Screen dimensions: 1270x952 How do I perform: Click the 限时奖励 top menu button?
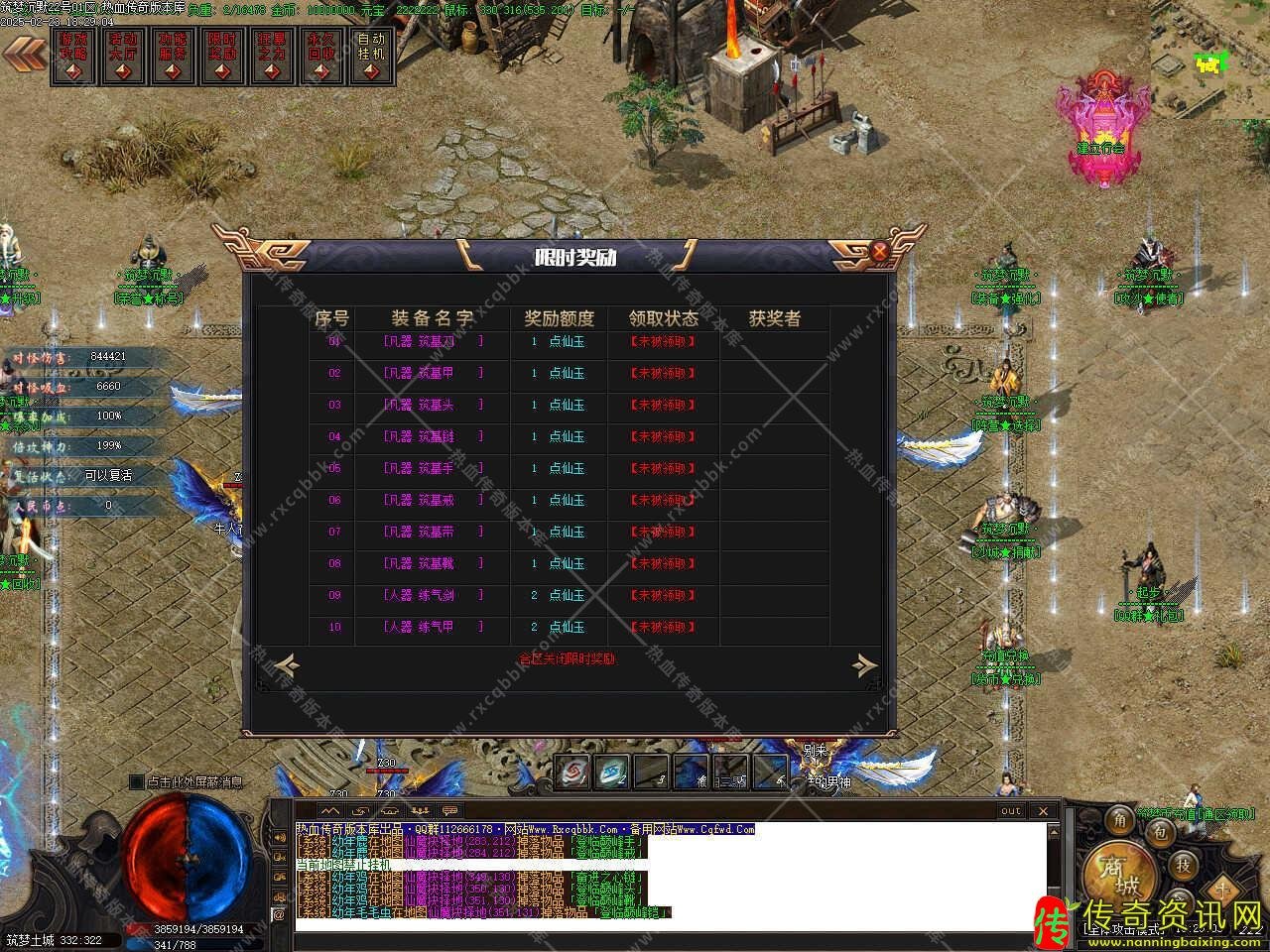222,56
